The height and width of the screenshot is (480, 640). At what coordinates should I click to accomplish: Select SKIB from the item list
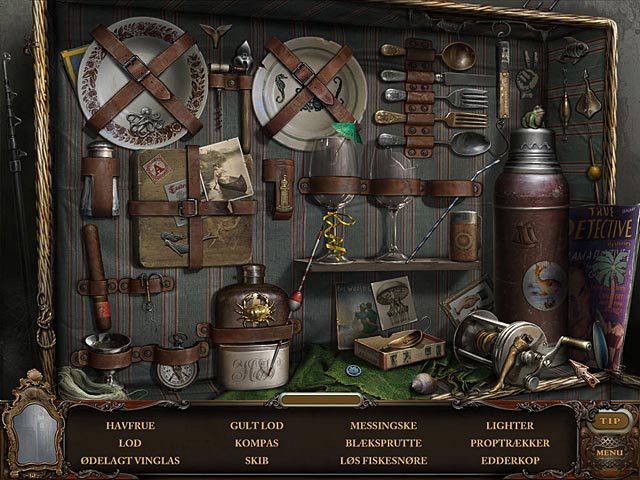pos(255,460)
